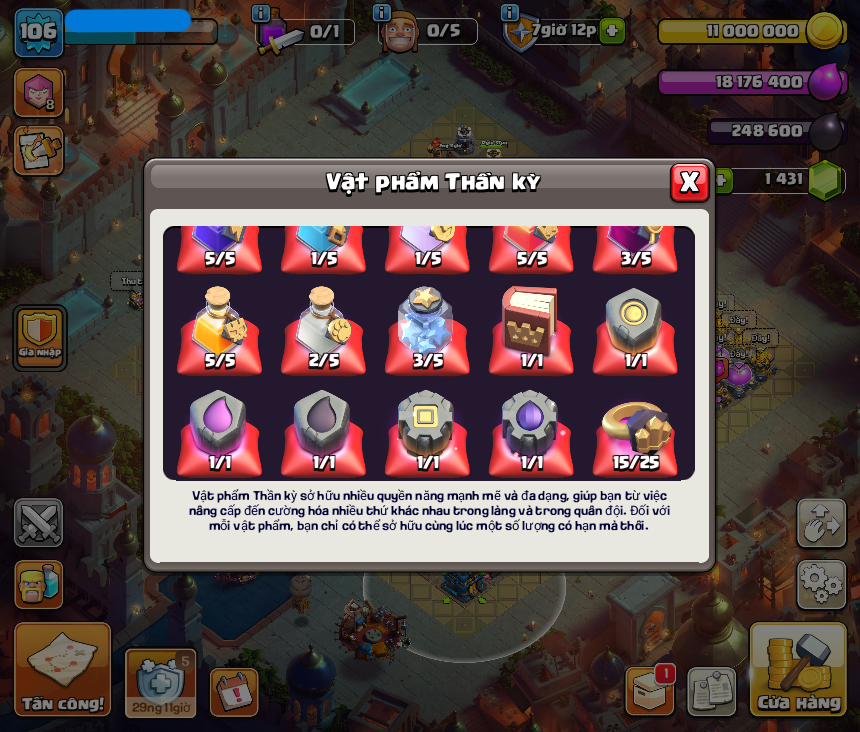Open the crossed swords menu

coord(39,522)
